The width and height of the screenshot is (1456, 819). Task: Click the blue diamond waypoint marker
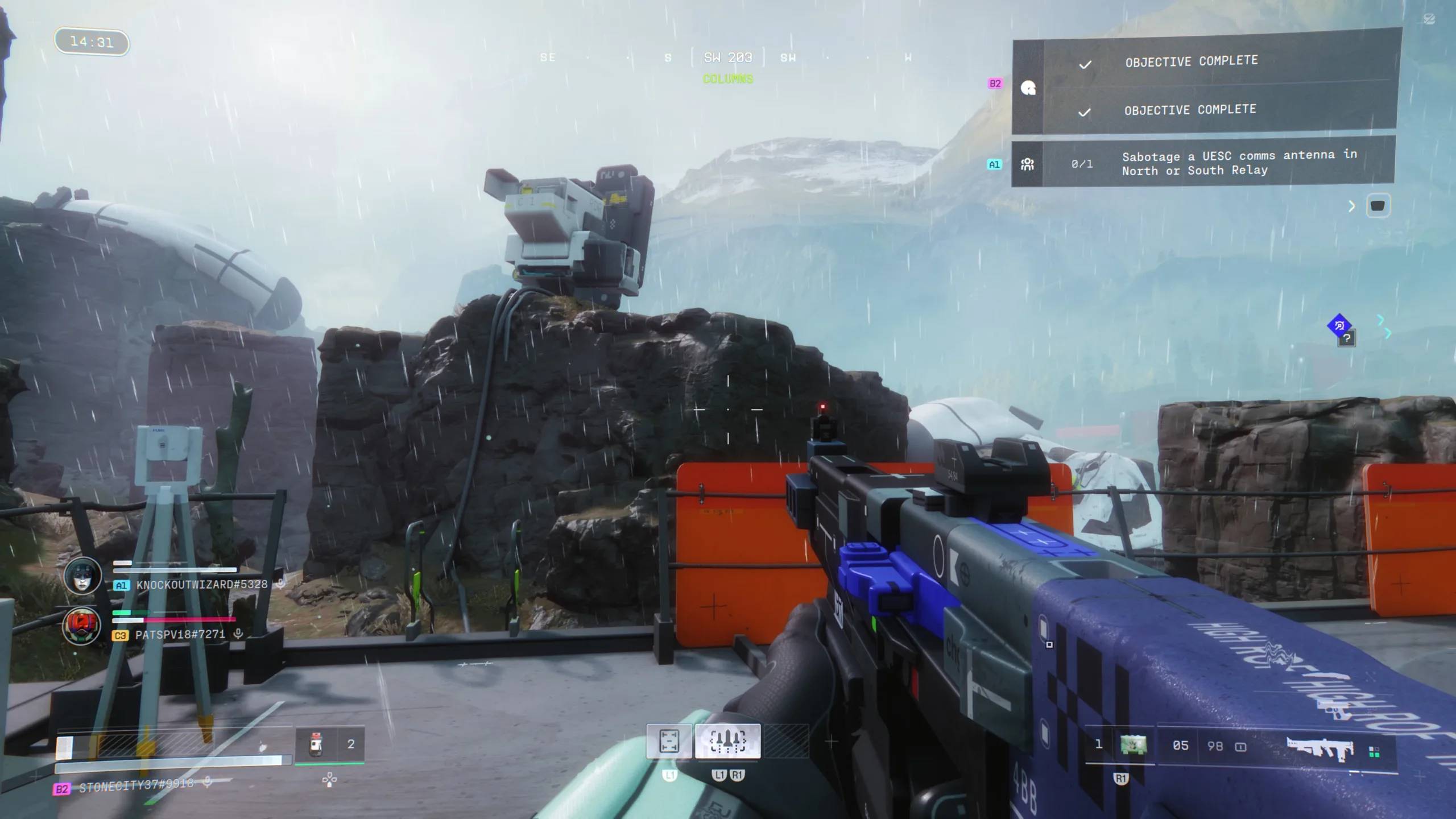click(x=1339, y=326)
